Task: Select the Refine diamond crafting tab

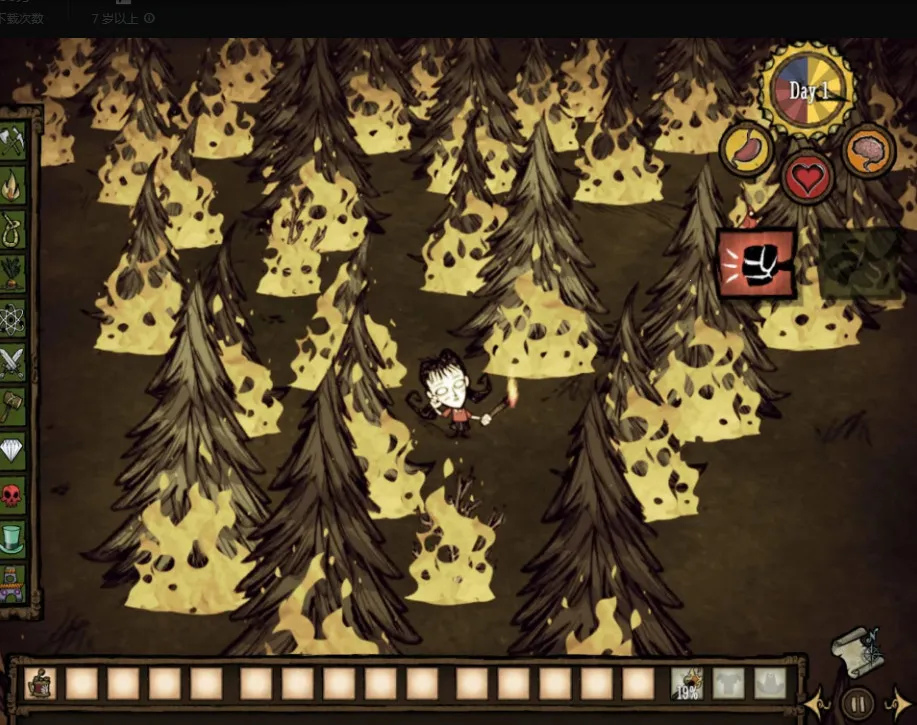Action: 13,450
